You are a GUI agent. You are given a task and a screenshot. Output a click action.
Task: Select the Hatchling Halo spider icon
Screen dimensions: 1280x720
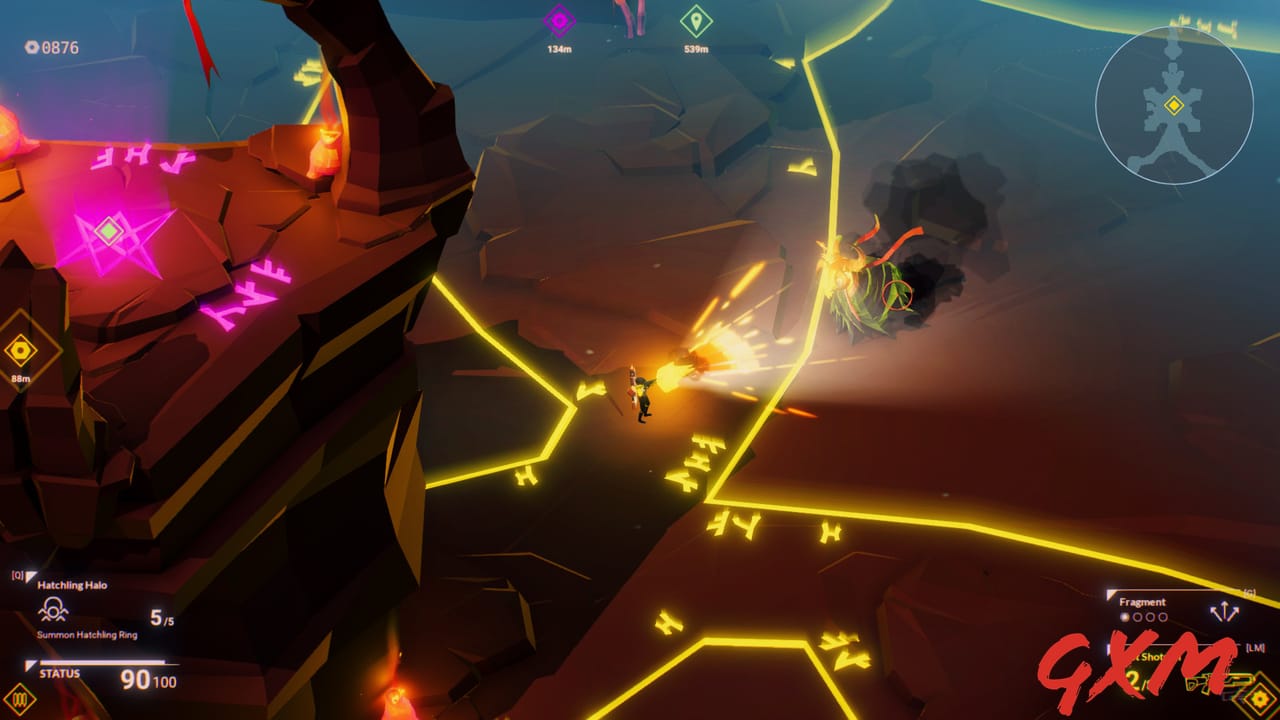pyautogui.click(x=54, y=609)
